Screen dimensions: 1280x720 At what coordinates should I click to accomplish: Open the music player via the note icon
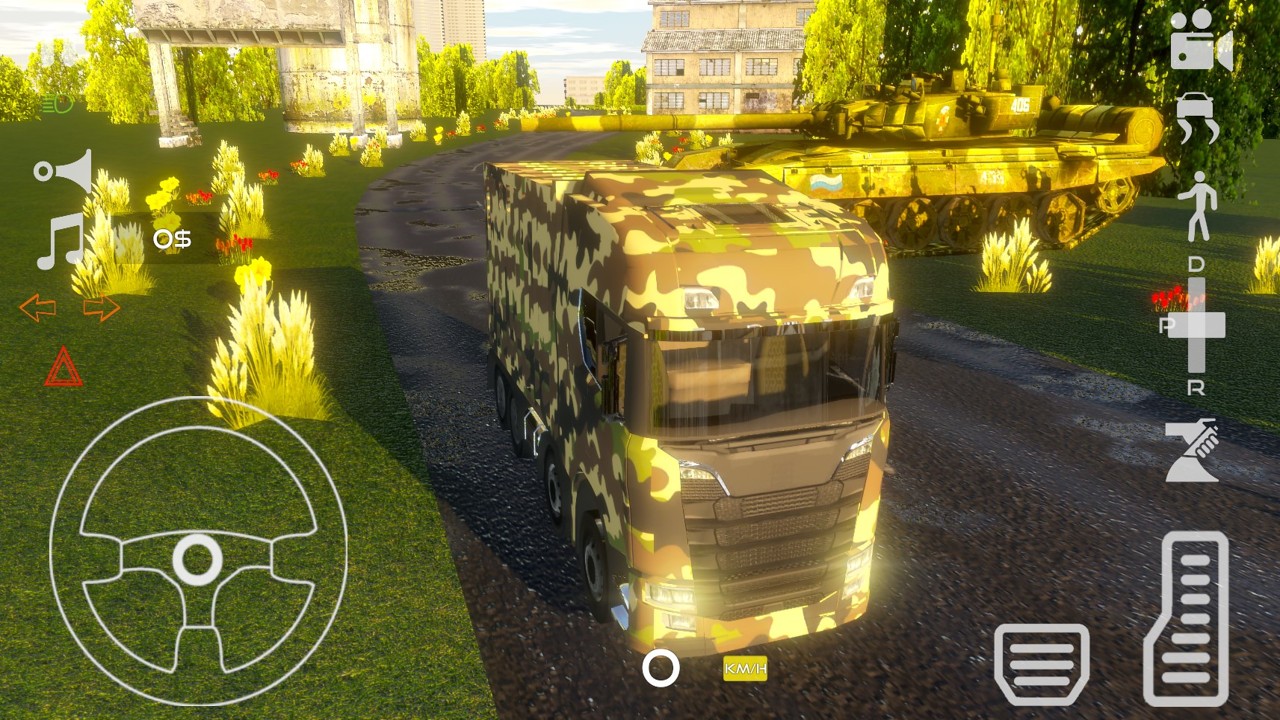58,240
